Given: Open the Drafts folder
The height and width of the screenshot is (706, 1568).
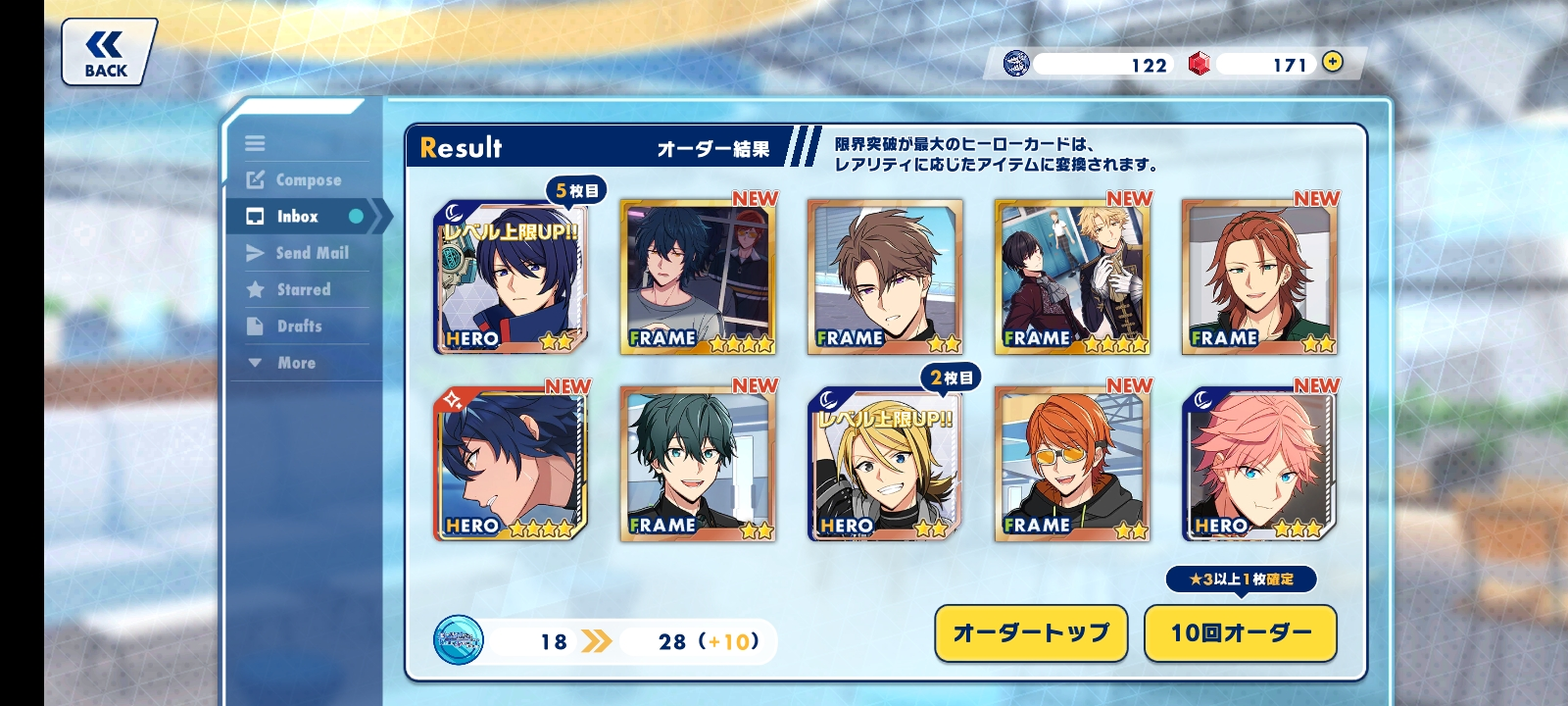Looking at the screenshot, I should pyautogui.click(x=299, y=327).
